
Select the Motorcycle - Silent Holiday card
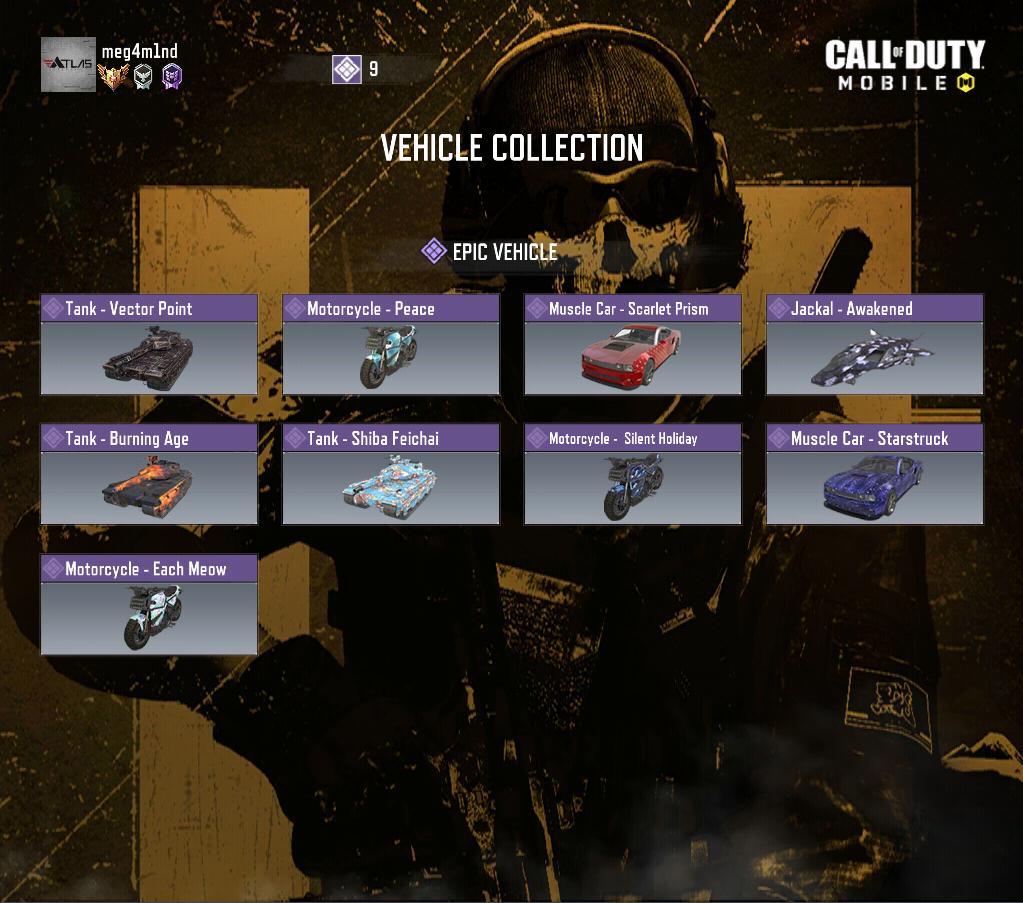tap(633, 475)
